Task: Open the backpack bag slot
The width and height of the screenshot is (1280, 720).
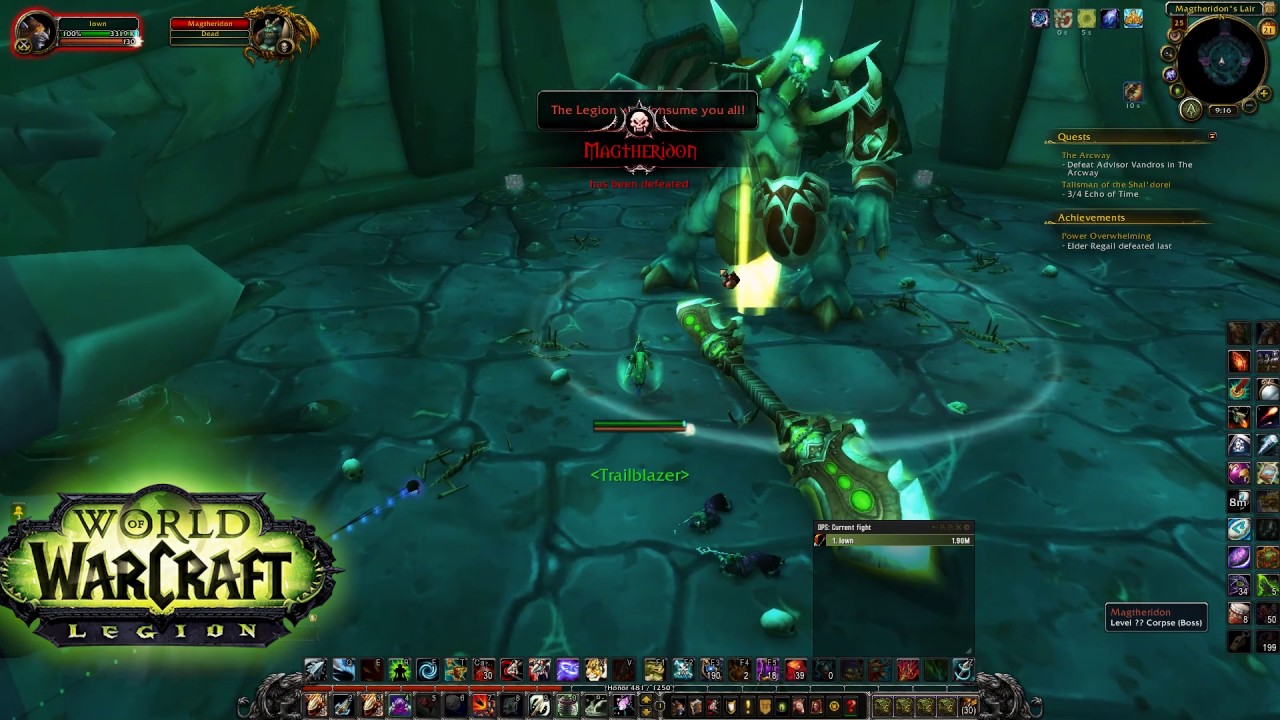Action: [x=967, y=707]
